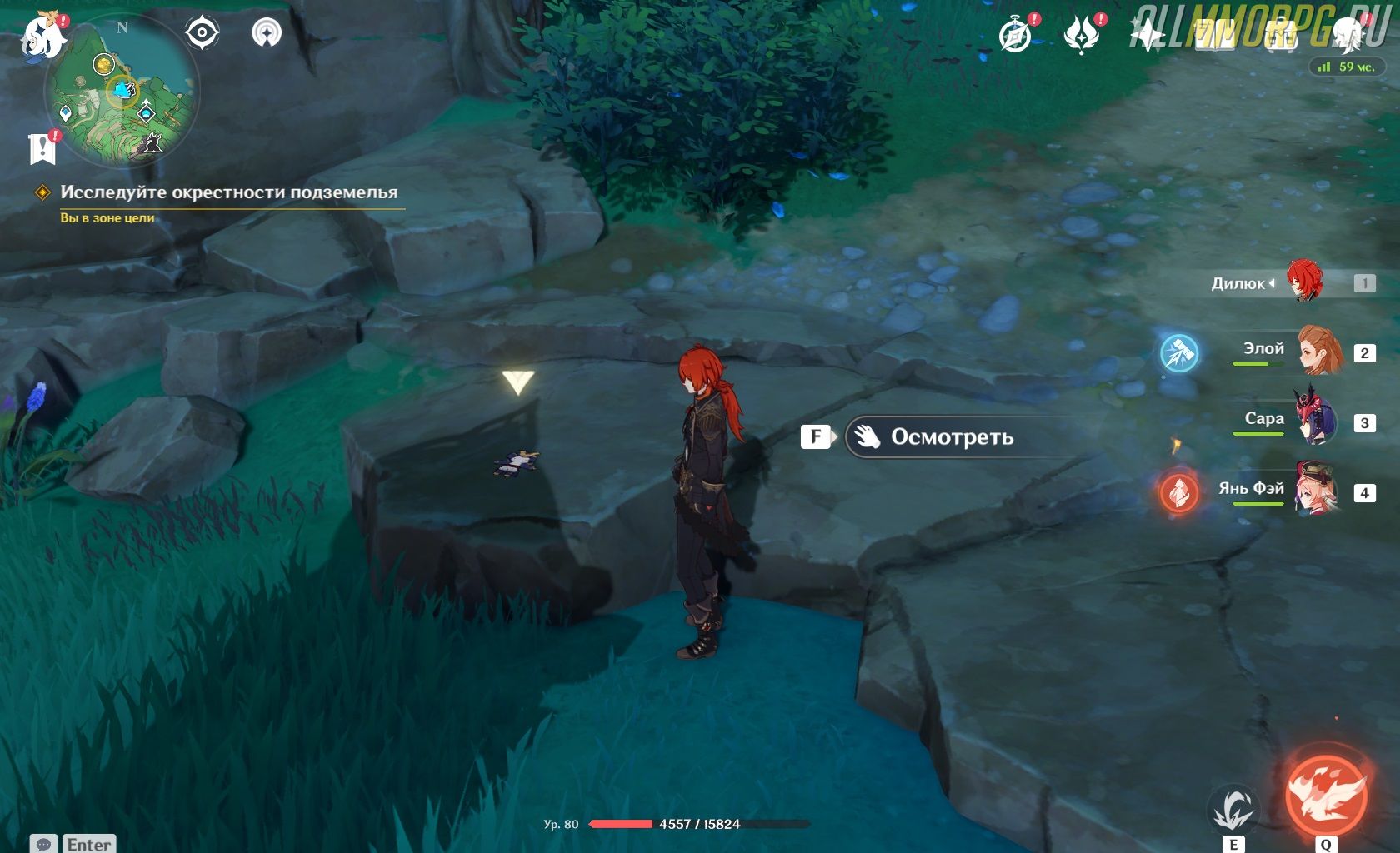The height and width of the screenshot is (853, 1400).
Task: Open the four-pointed star wish icon
Action: [x=1147, y=36]
